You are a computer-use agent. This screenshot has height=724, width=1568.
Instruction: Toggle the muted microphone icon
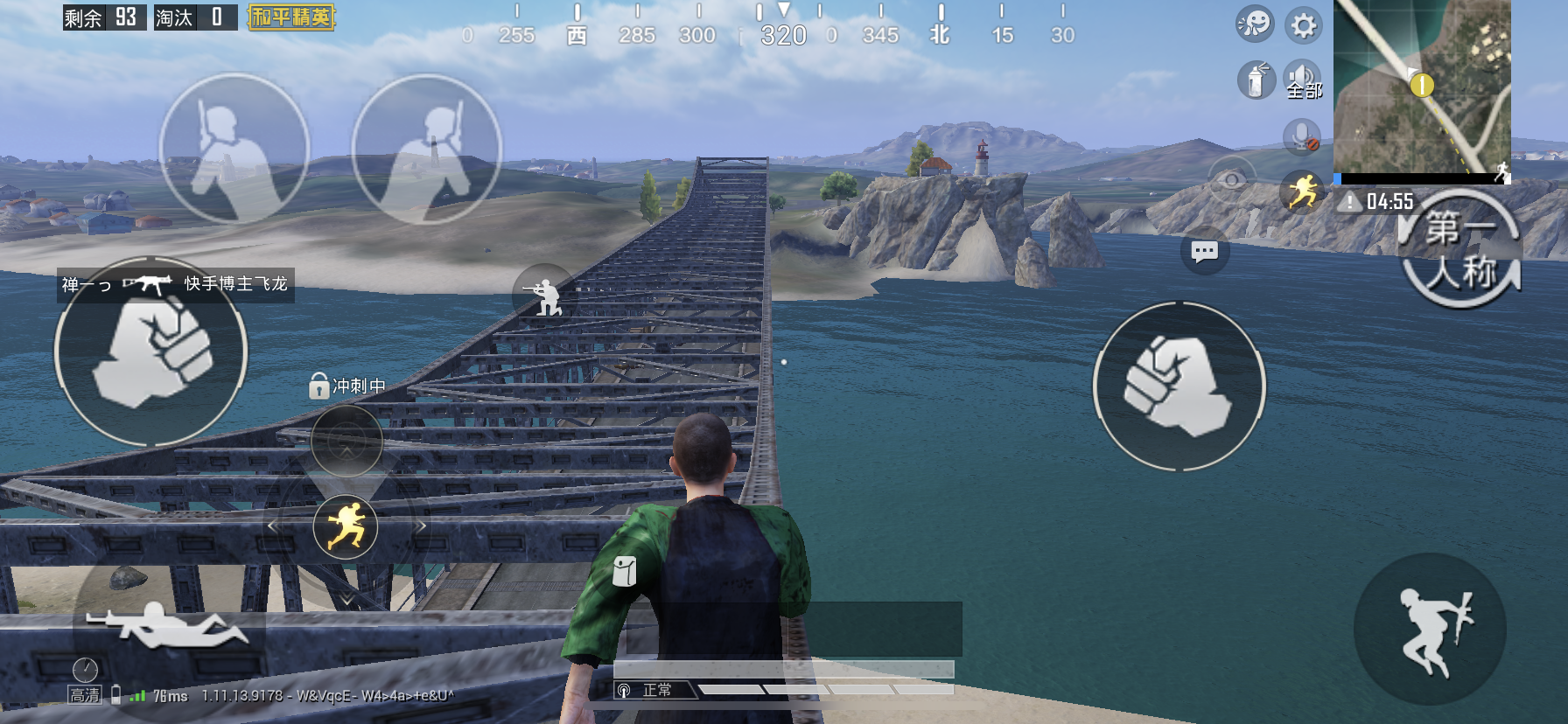click(x=1302, y=136)
